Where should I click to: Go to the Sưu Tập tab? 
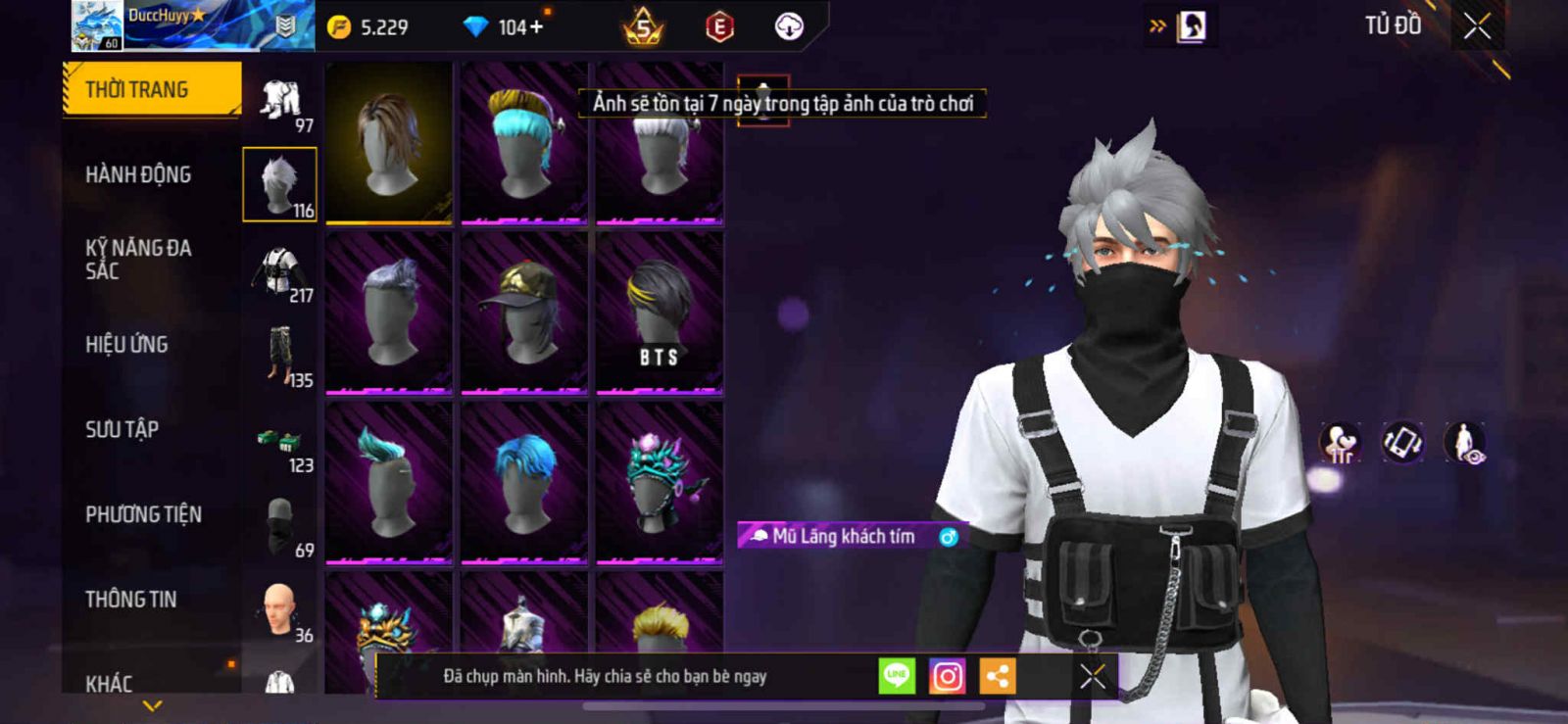coord(122,429)
